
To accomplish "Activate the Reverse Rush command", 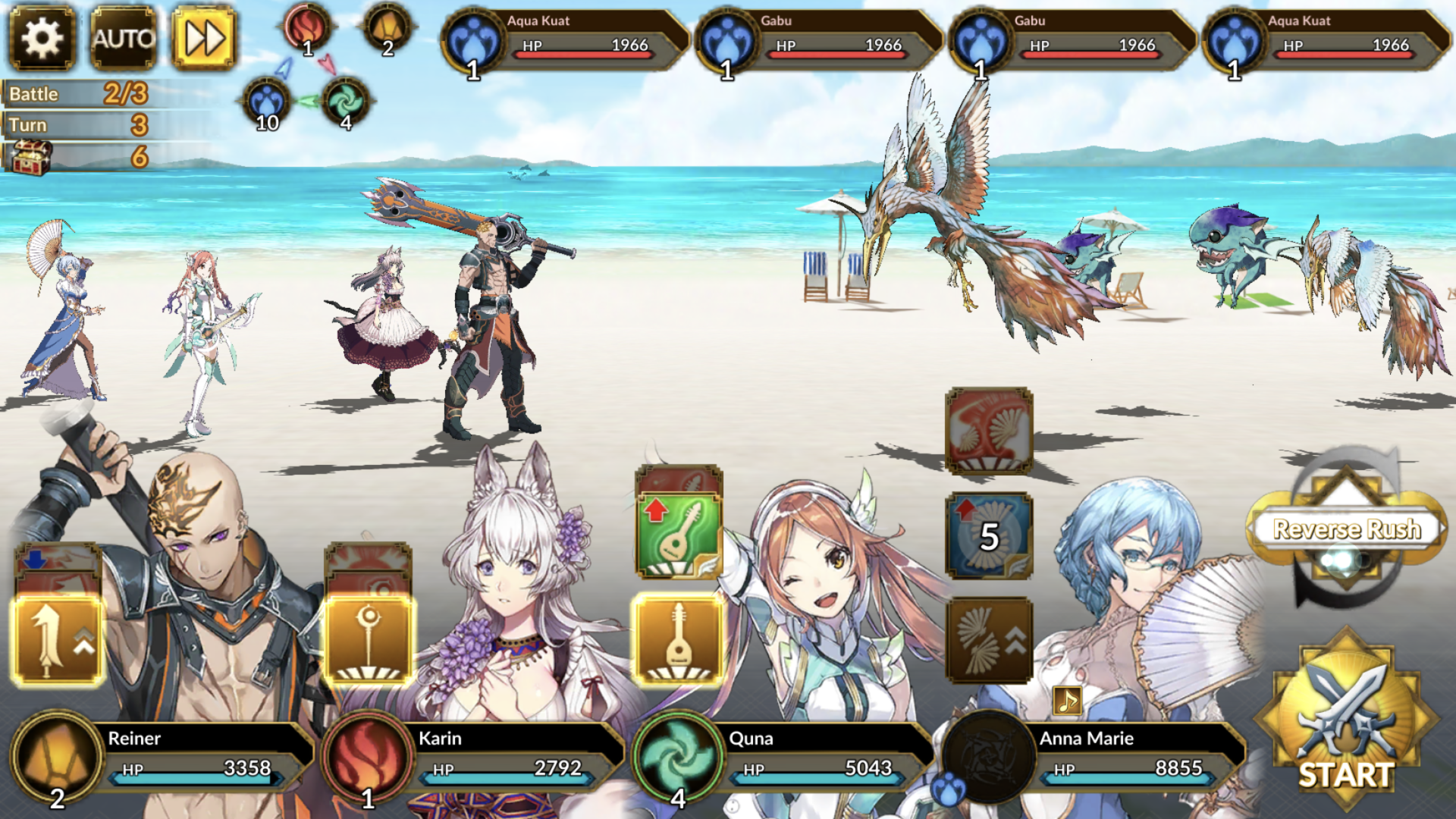I will click(1346, 529).
